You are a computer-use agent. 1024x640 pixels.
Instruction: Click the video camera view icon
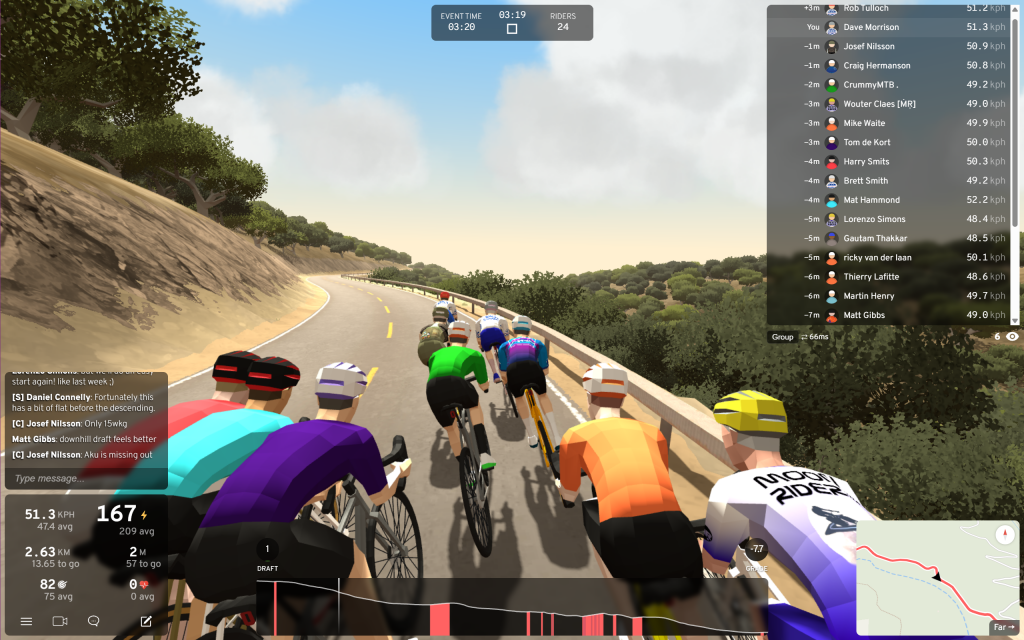click(x=59, y=621)
